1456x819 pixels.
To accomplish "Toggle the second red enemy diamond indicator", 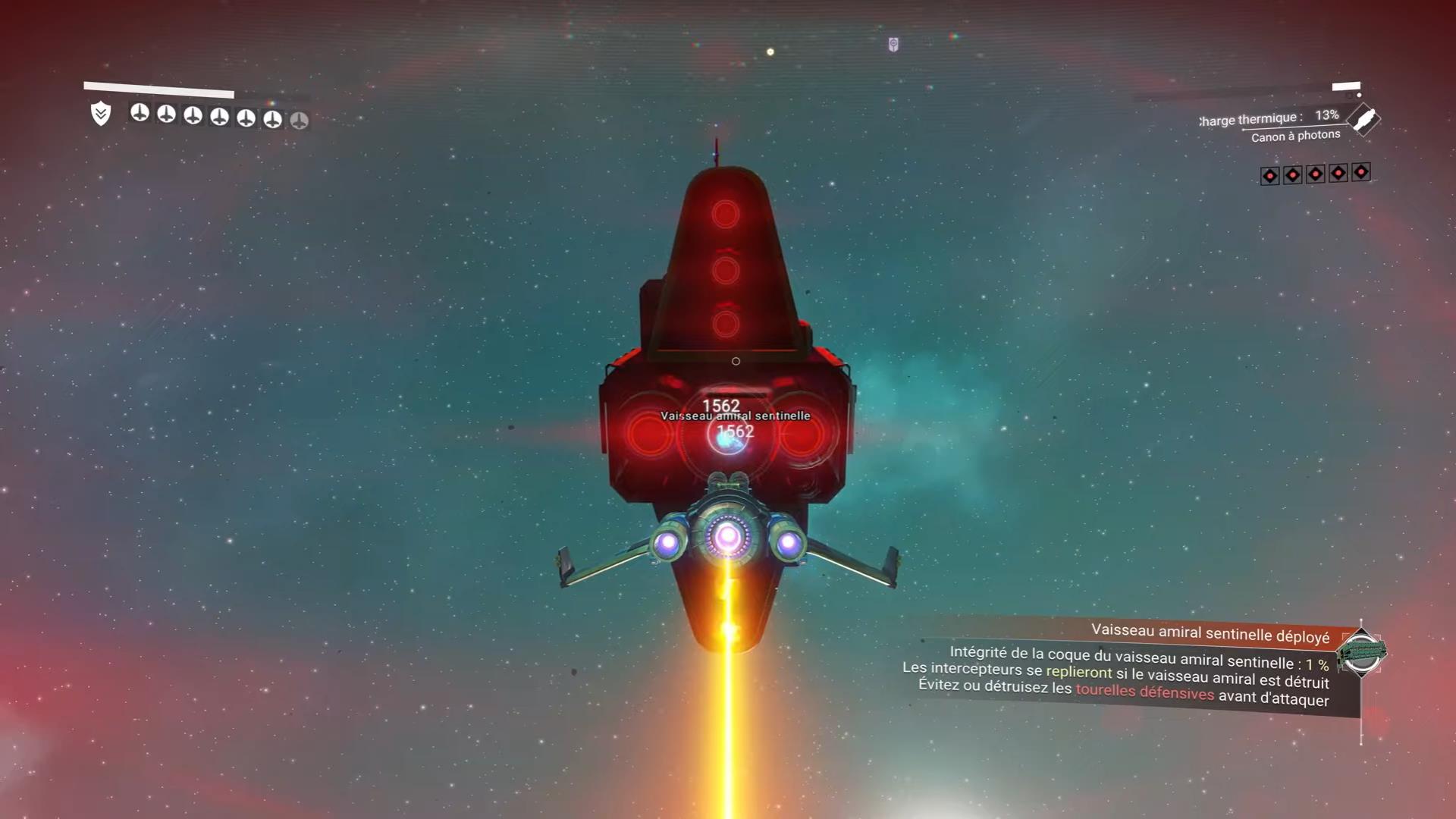I will pos(1292,174).
